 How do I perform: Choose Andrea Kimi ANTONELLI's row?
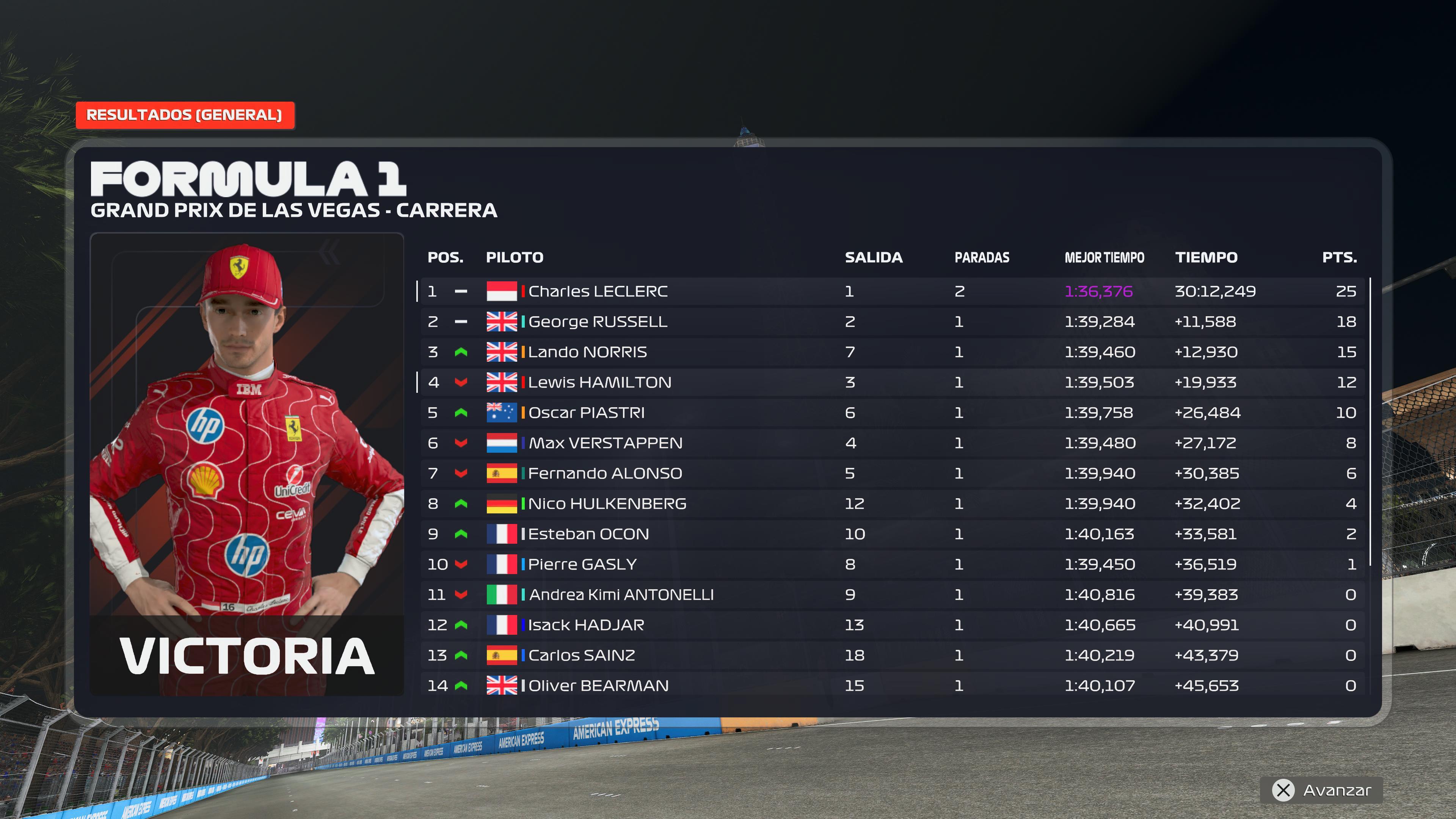click(x=621, y=595)
